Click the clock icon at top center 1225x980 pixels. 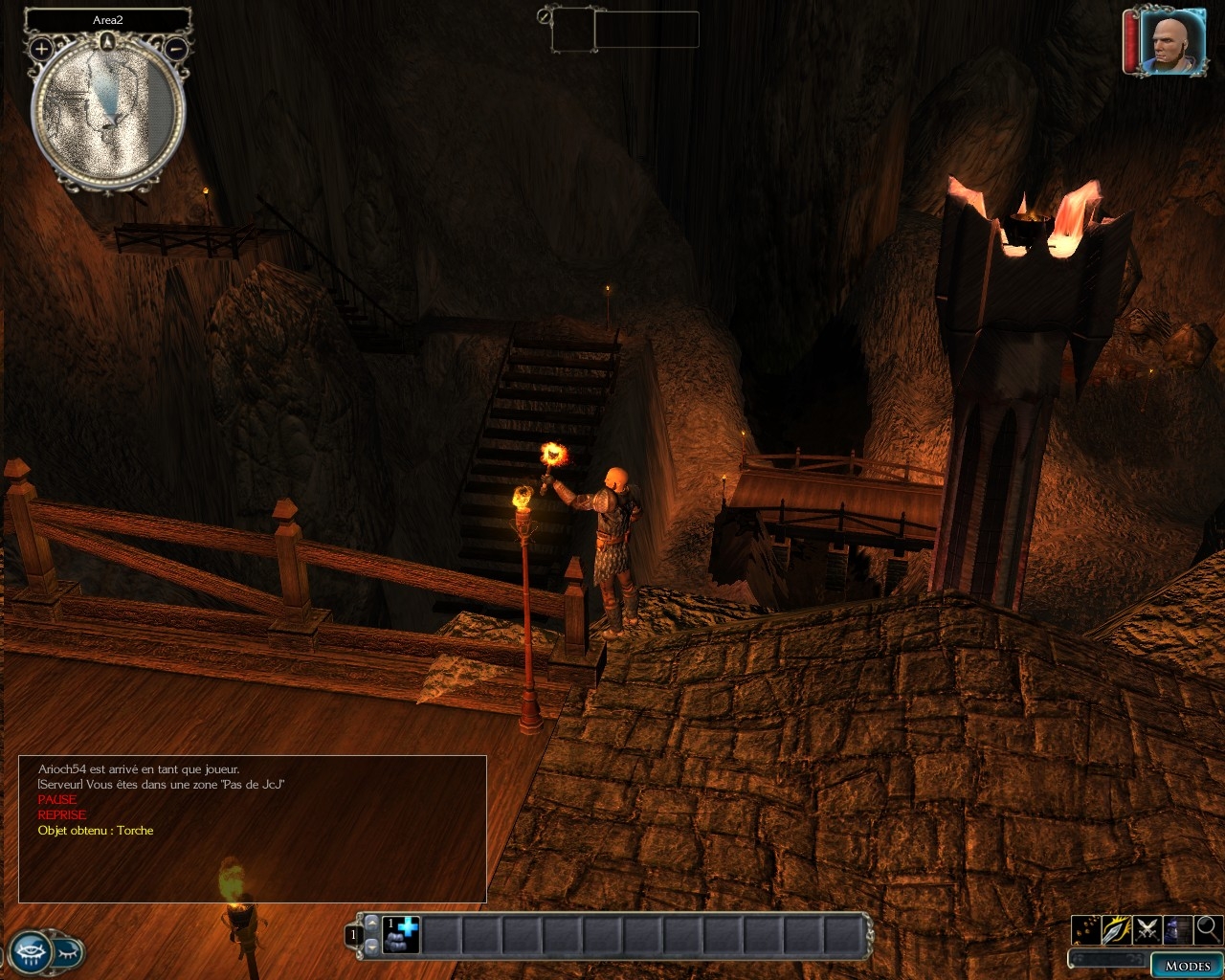click(545, 15)
